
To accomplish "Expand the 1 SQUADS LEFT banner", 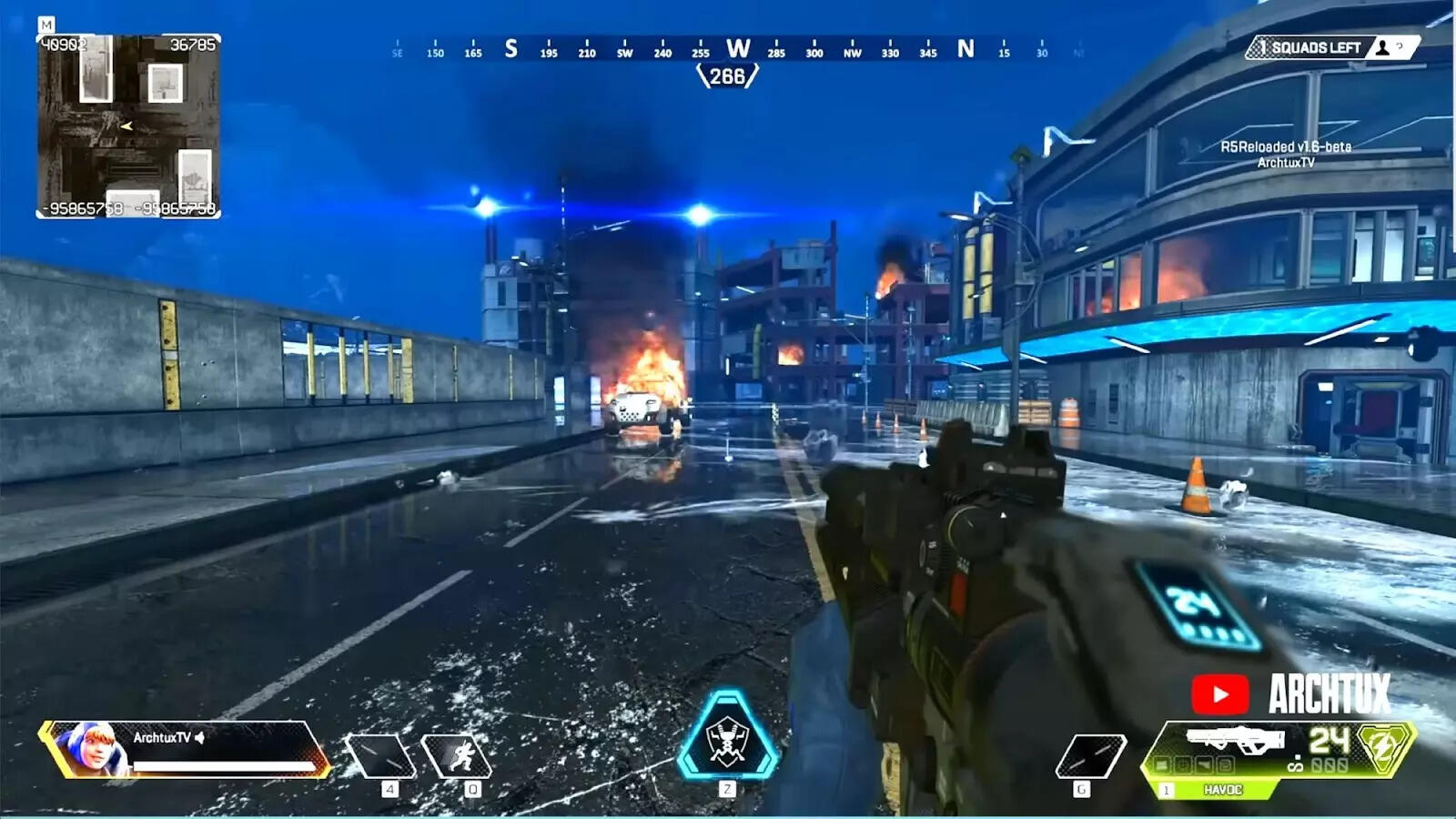I will pyautogui.click(x=1310, y=47).
